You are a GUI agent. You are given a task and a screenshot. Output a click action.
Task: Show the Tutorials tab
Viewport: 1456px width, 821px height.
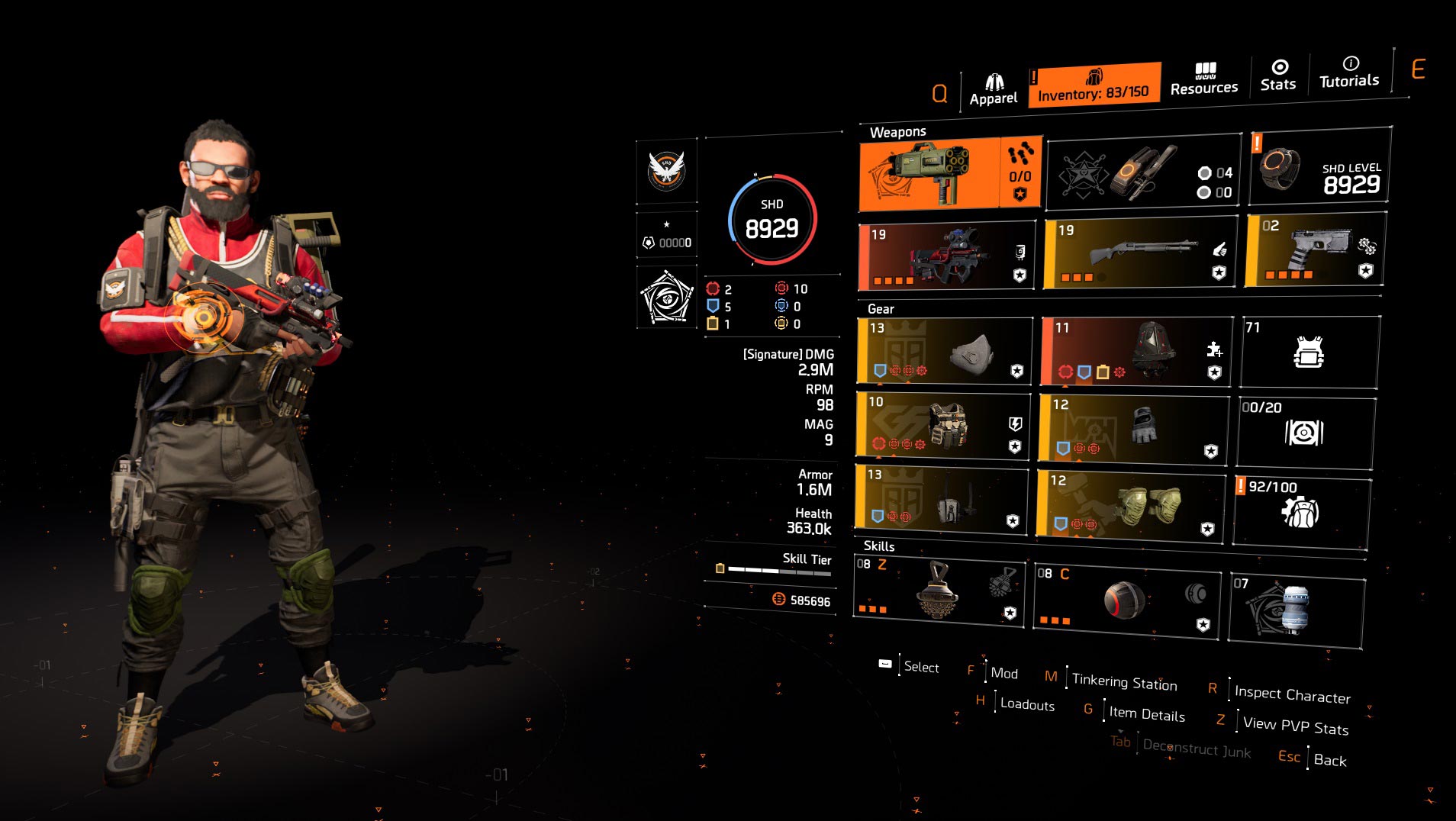point(1349,72)
